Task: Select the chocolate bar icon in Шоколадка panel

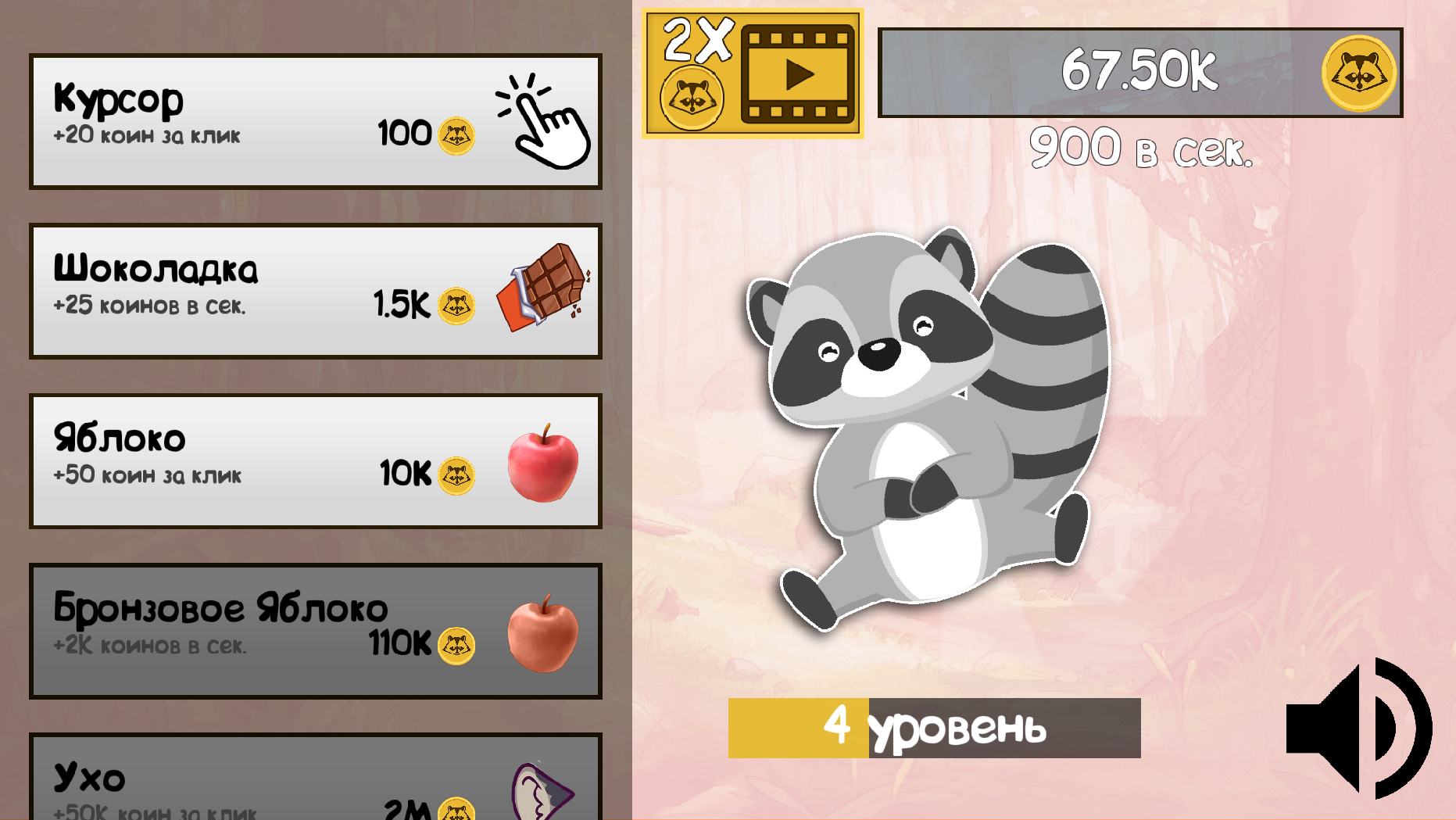Action: tap(539, 301)
